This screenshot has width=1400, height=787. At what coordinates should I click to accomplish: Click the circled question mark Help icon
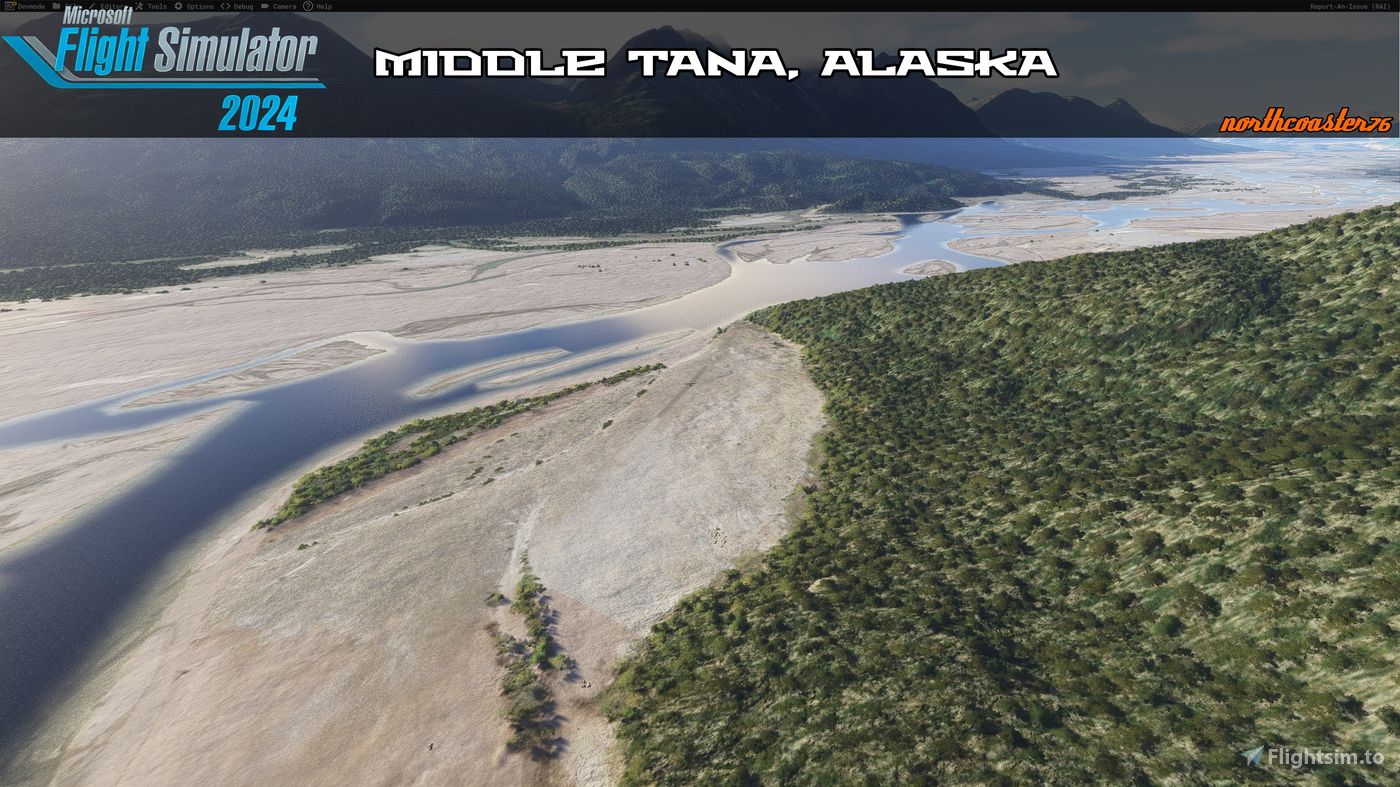[x=308, y=6]
